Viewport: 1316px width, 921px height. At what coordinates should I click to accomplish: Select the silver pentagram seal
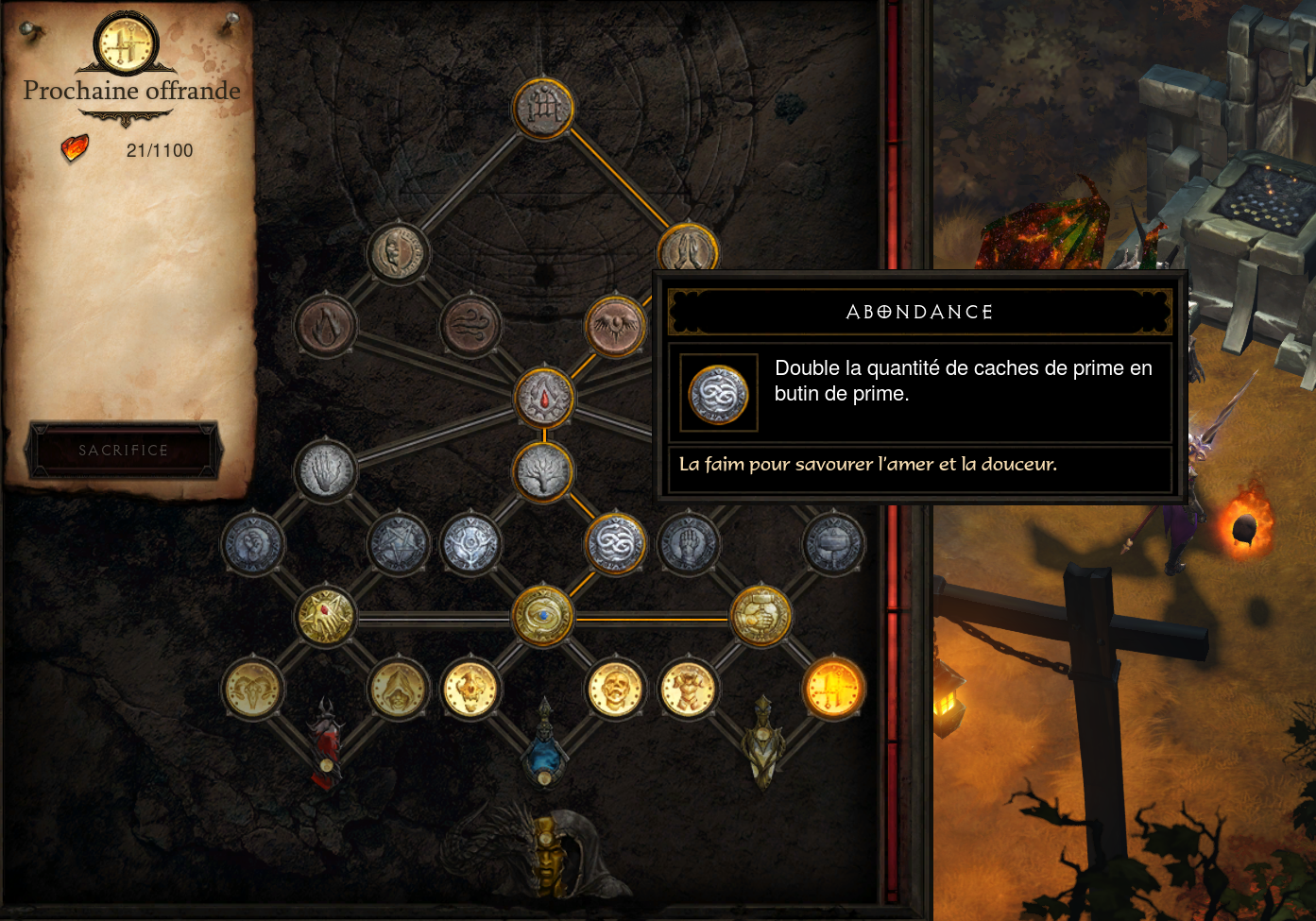coord(398,544)
